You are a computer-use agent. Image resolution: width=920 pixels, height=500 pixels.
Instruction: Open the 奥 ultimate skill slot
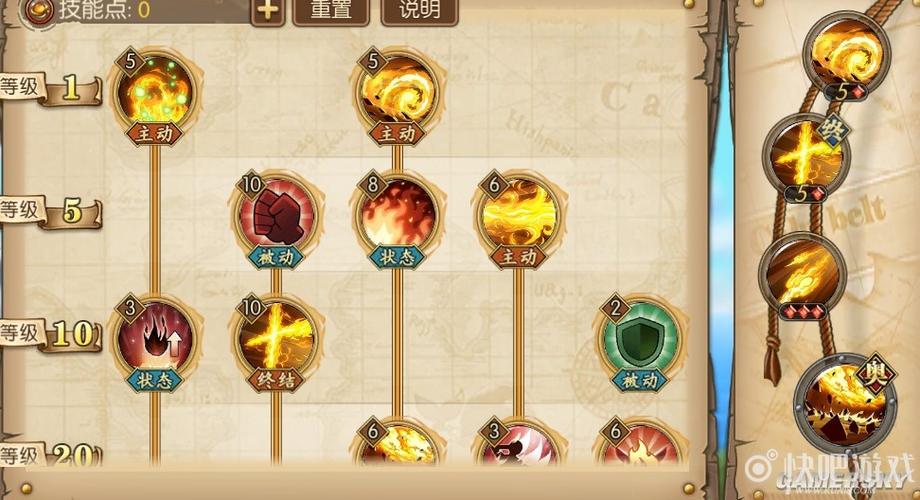[x=842, y=400]
